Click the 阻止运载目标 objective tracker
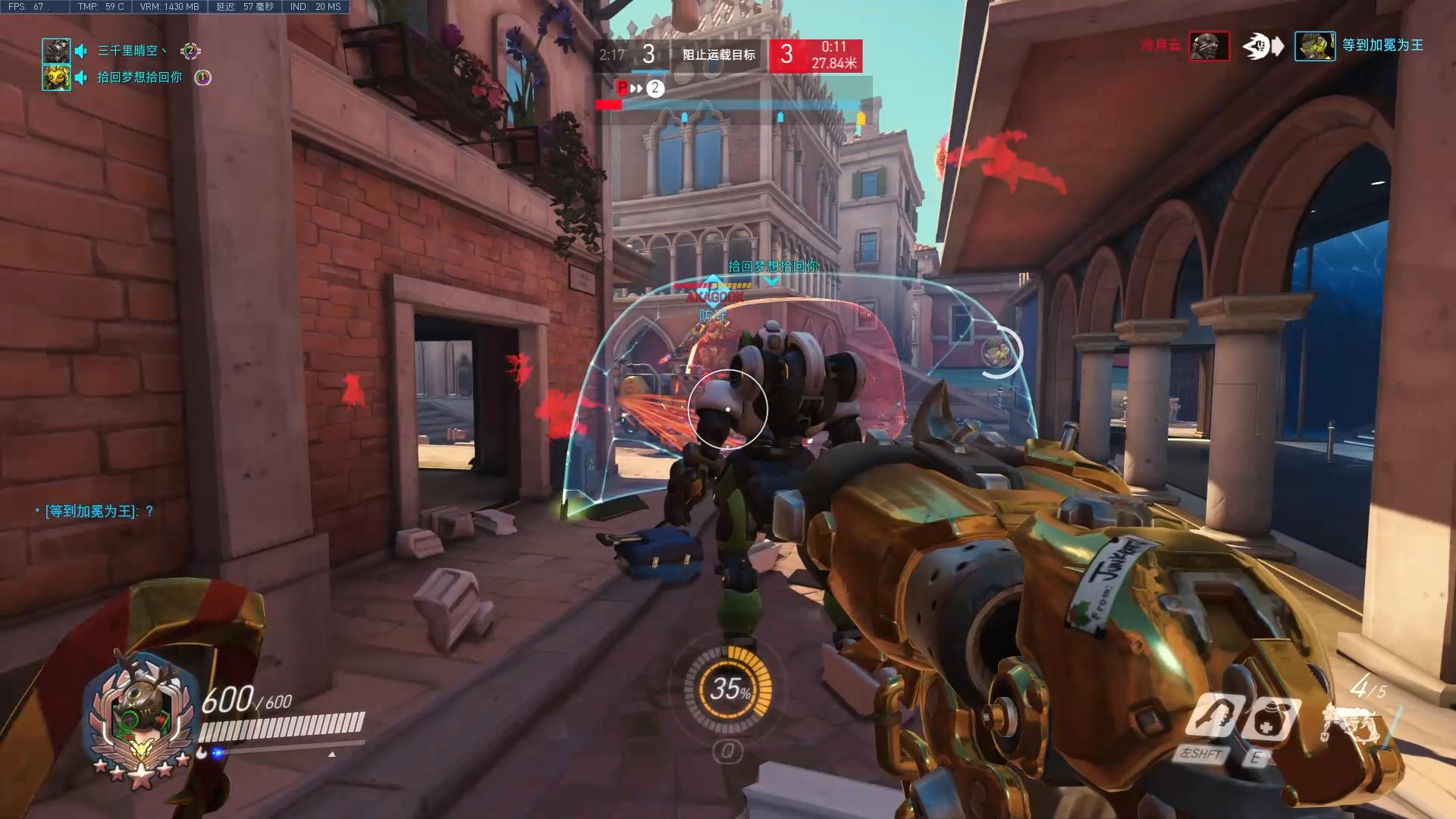 click(x=719, y=55)
